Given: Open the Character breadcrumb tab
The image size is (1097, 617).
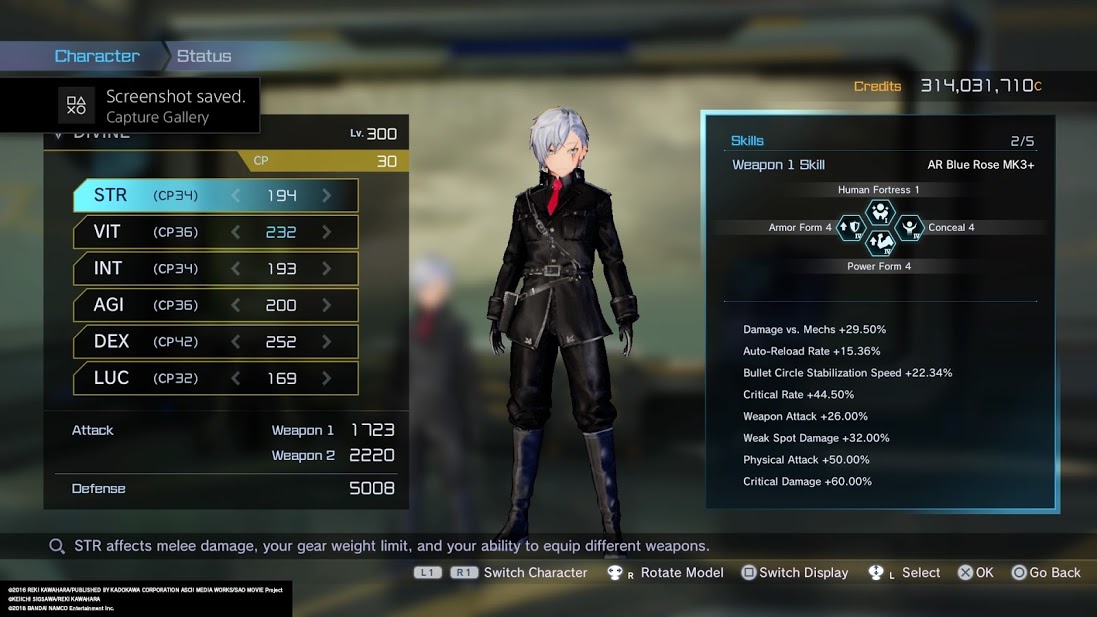Looking at the screenshot, I should (x=97, y=56).
